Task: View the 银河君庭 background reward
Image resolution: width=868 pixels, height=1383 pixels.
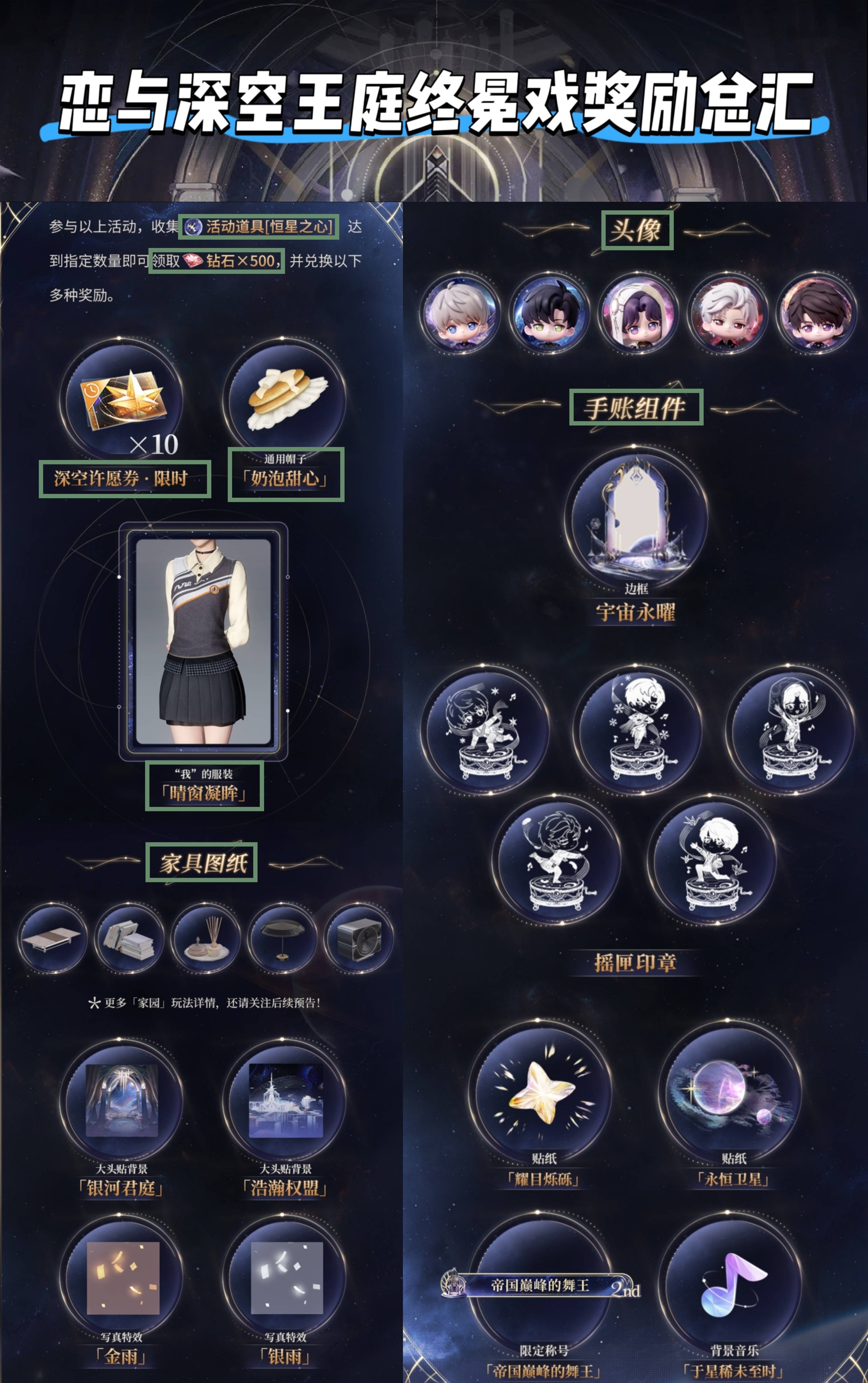Action: [x=122, y=1101]
